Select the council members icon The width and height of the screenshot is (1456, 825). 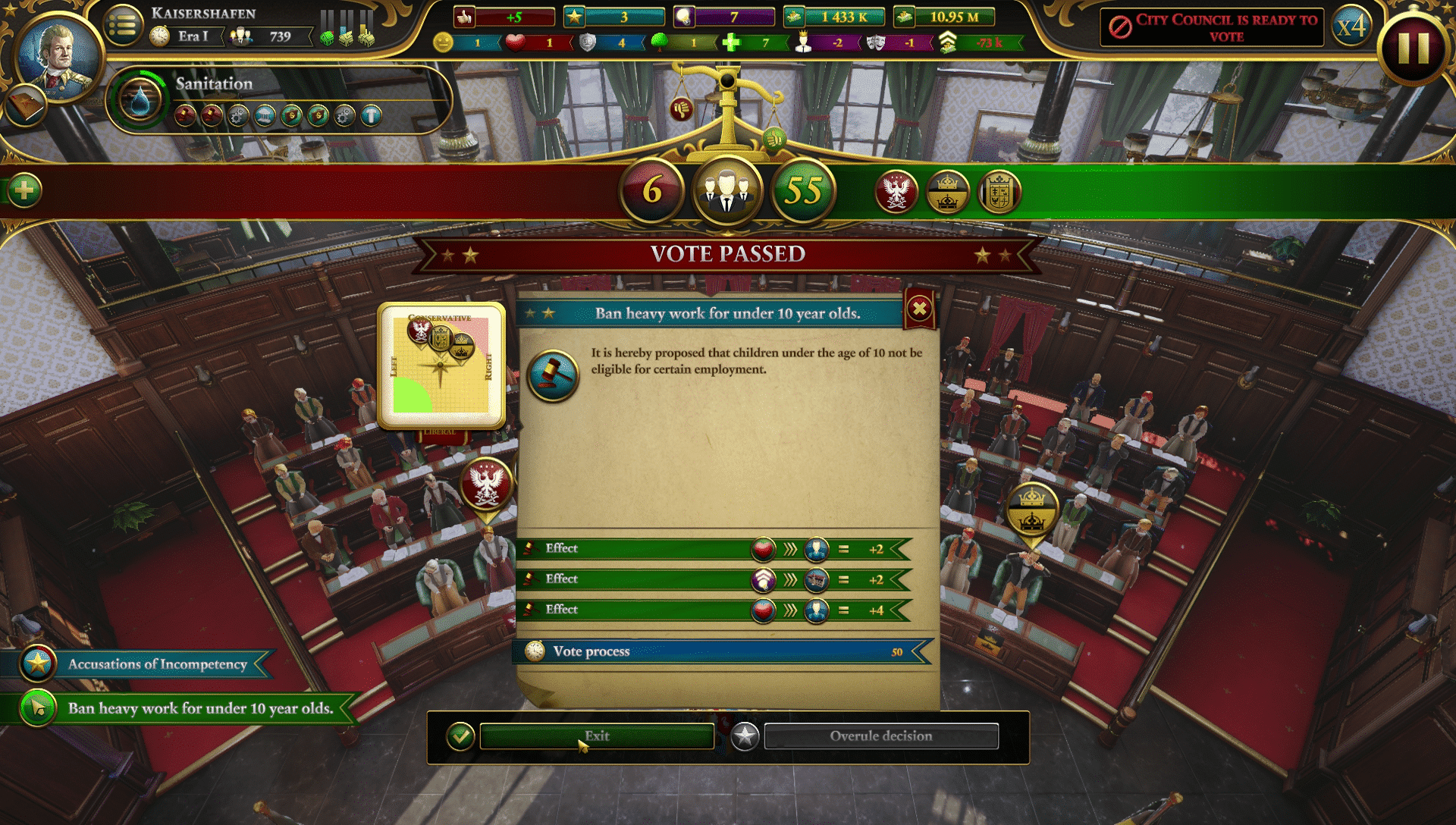pyautogui.click(x=726, y=191)
